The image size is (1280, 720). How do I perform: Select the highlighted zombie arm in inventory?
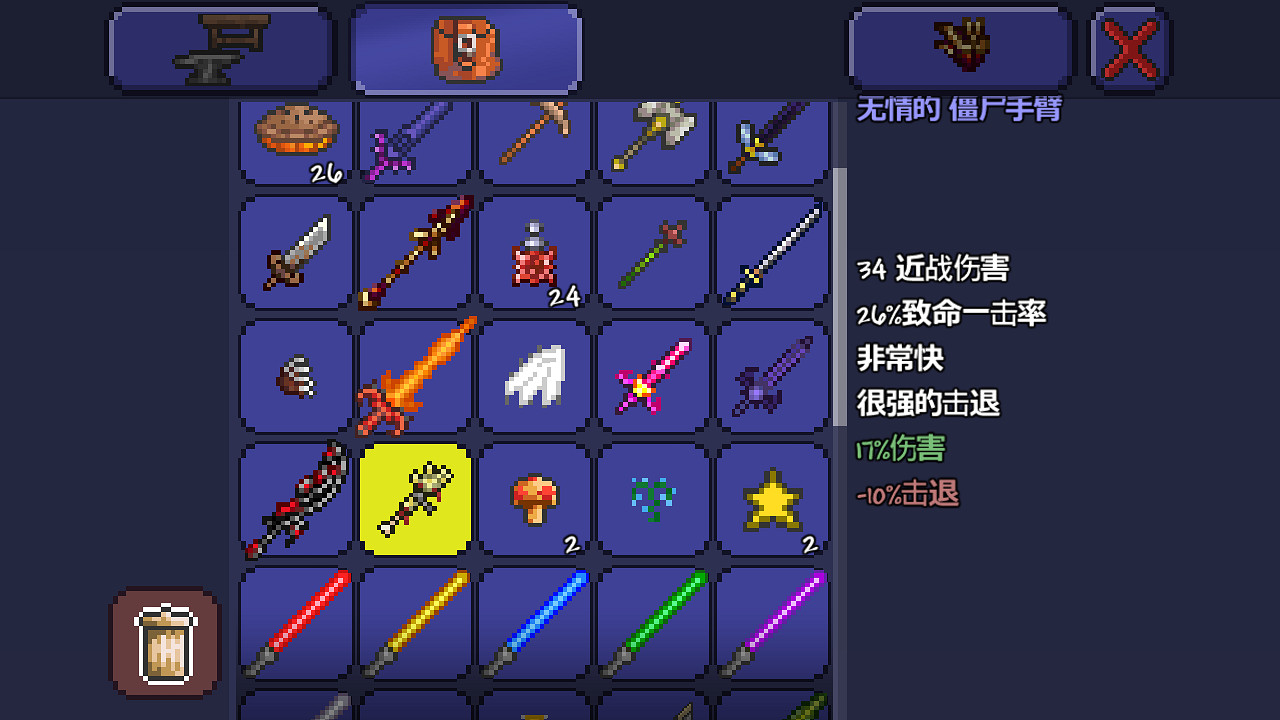(x=414, y=500)
